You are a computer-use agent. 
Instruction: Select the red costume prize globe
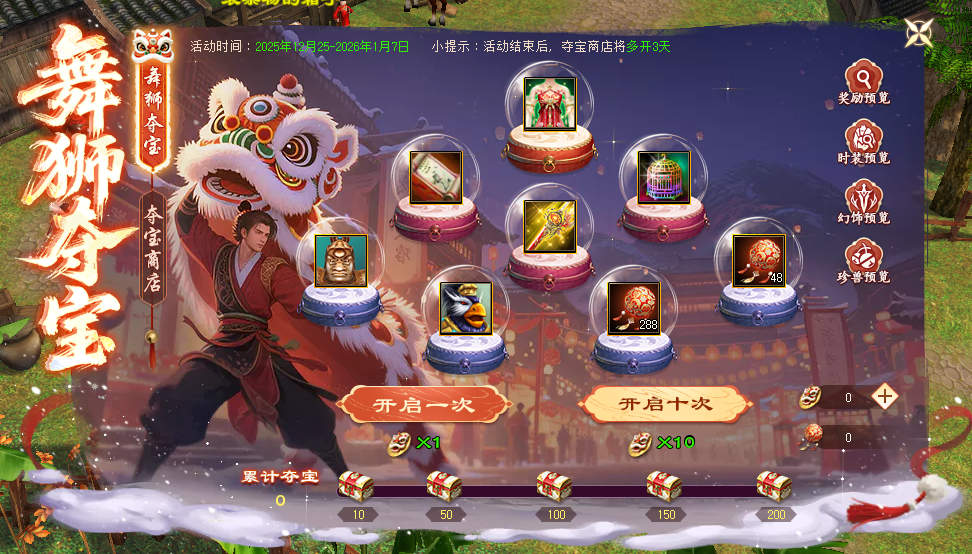(550, 104)
